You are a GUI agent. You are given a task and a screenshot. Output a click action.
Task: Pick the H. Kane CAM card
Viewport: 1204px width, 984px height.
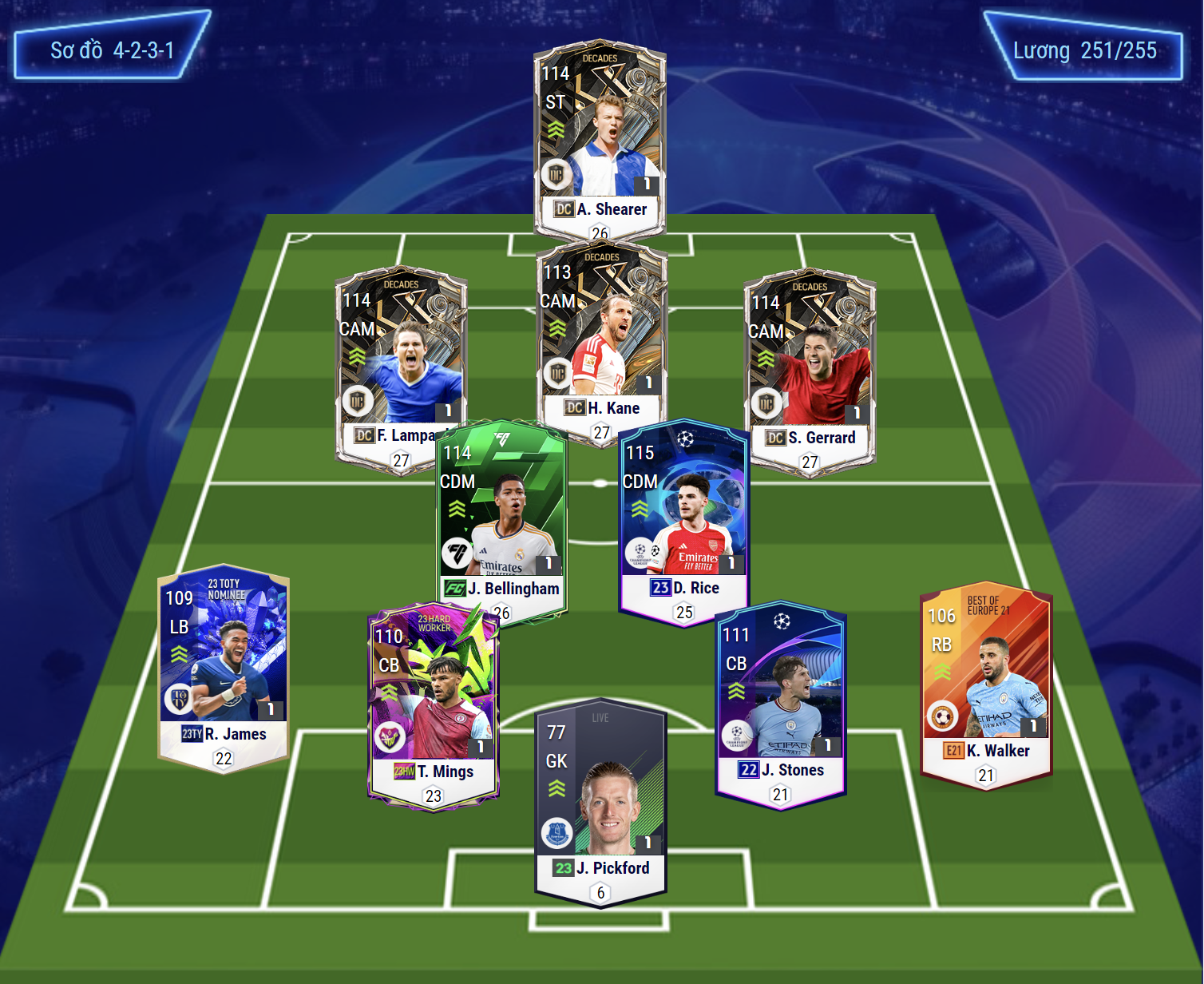[602, 335]
